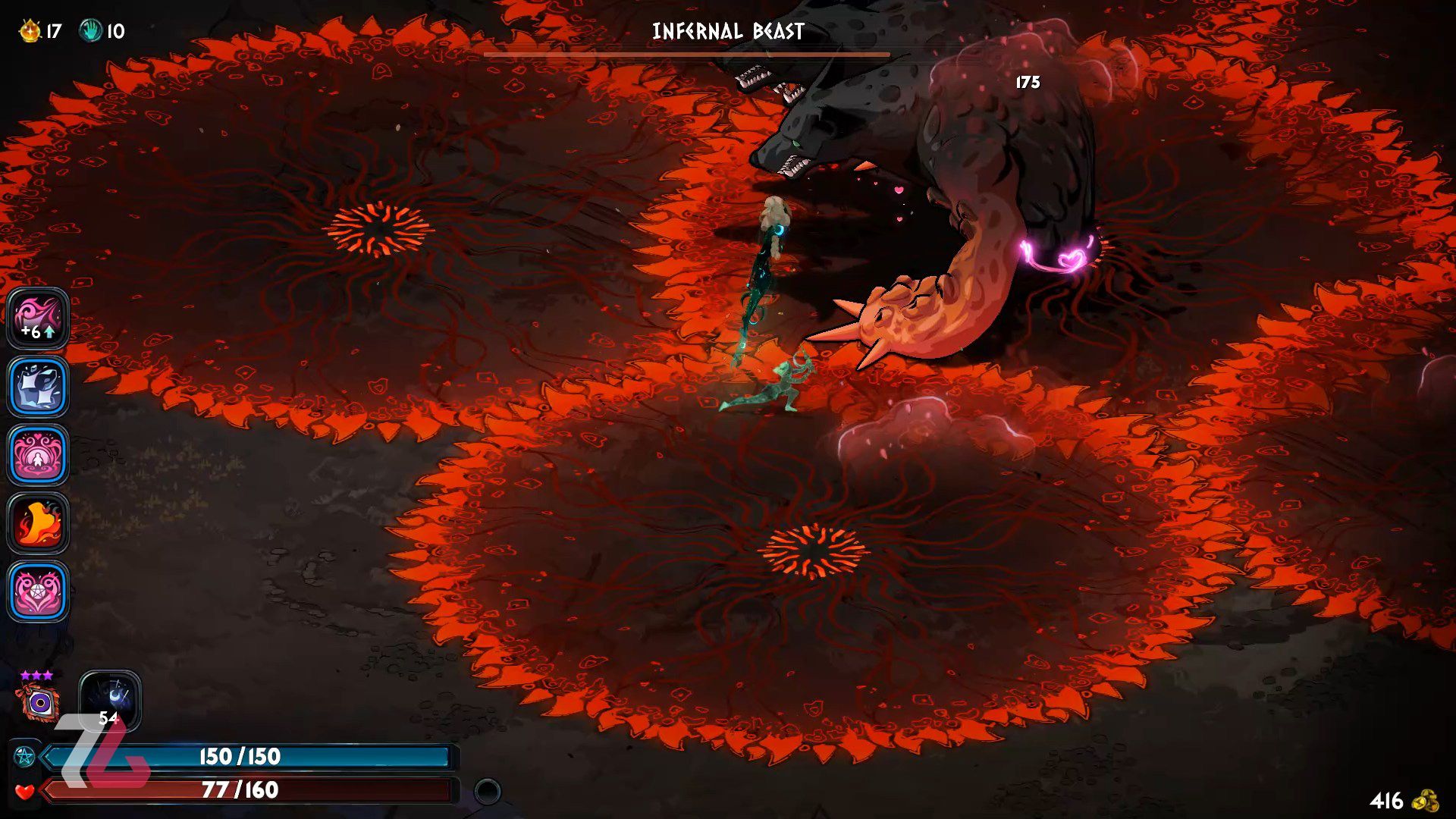Open the orange flame boon icon

pos(38,523)
